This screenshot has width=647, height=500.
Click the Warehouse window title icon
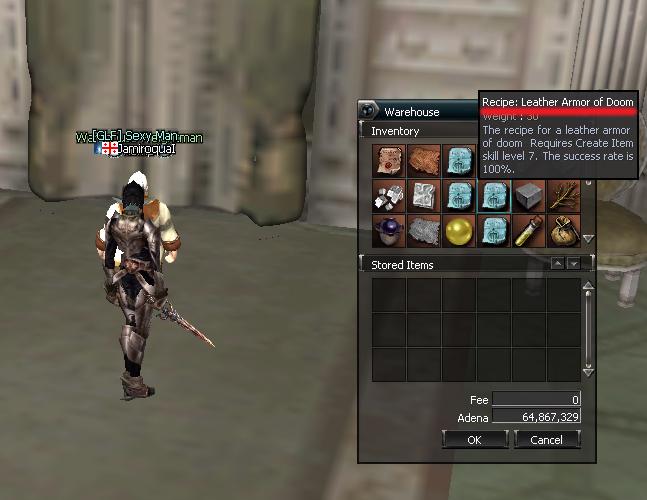click(x=370, y=112)
